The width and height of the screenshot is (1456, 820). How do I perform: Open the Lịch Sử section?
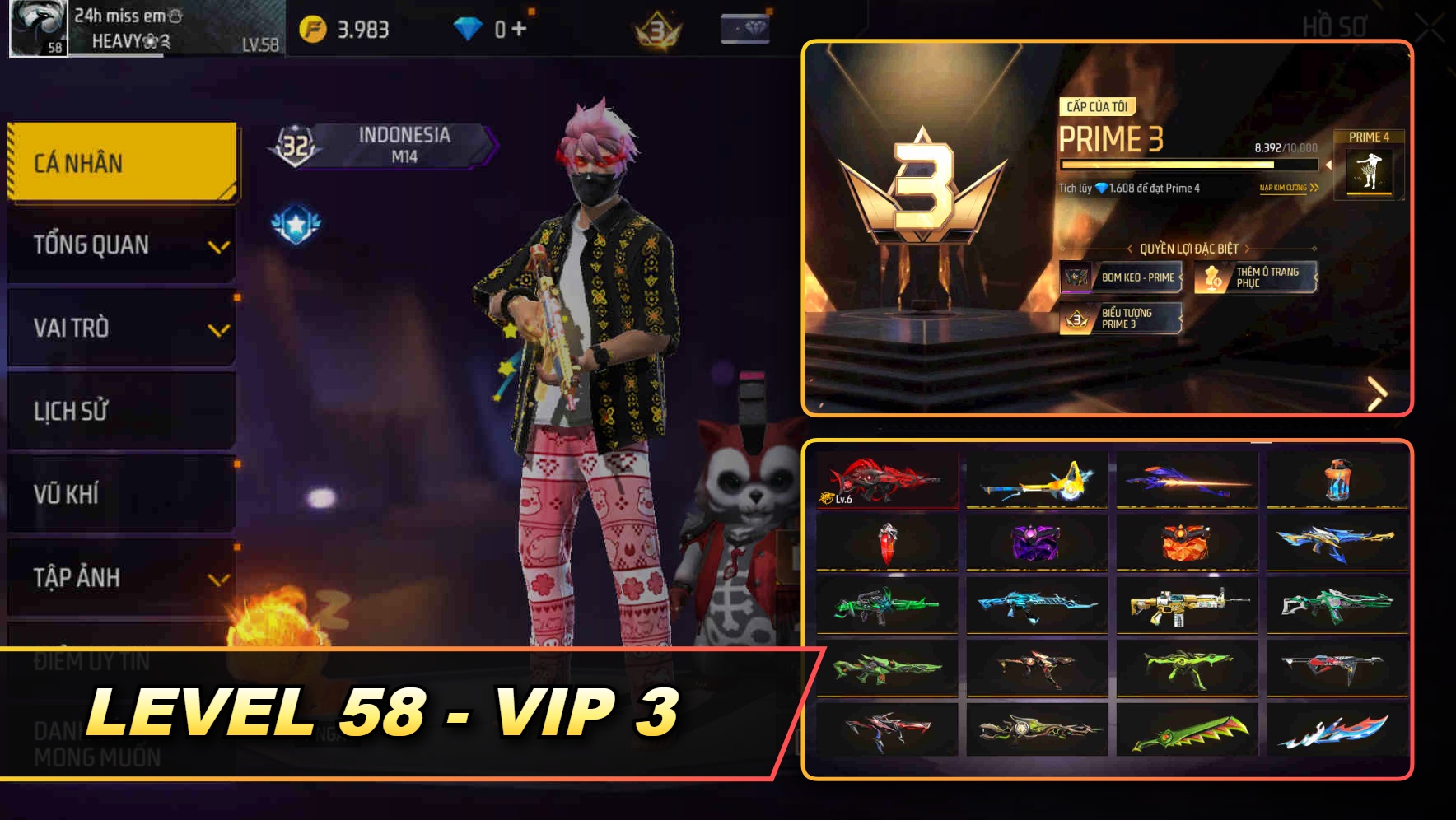pos(121,411)
